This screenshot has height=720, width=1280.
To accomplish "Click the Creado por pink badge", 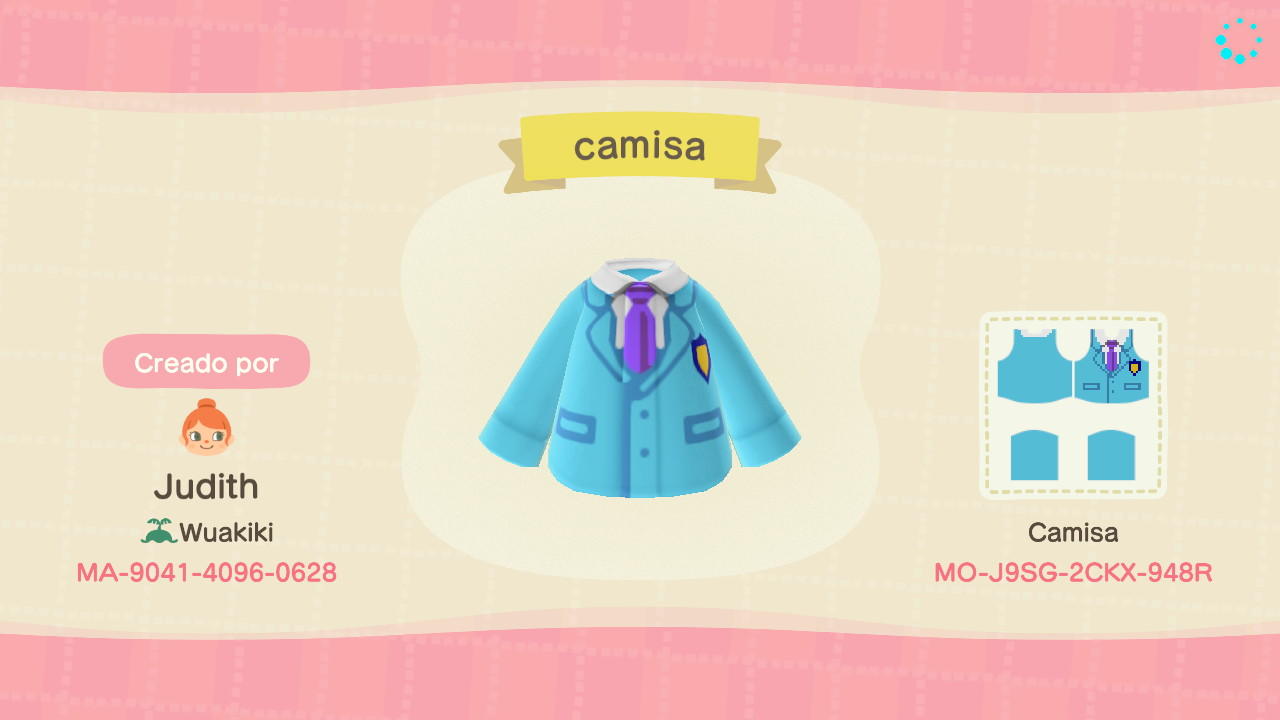I will (x=206, y=362).
